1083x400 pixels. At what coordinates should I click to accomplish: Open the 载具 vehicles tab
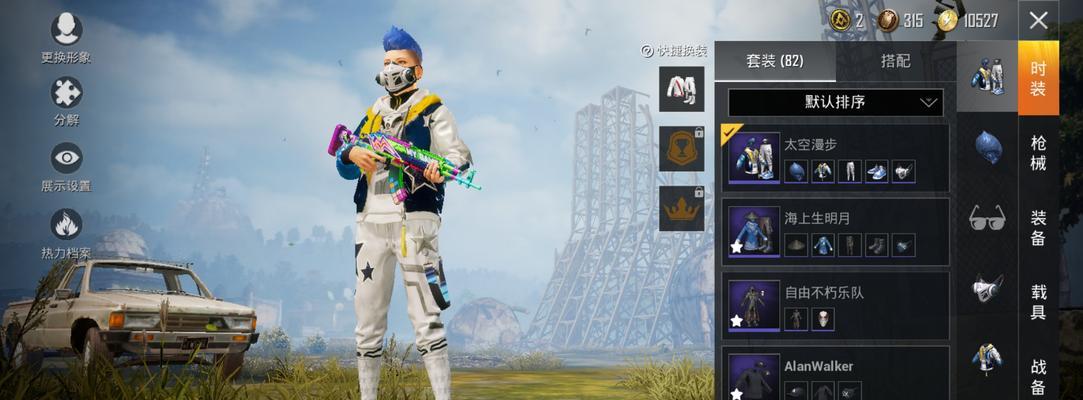1039,301
